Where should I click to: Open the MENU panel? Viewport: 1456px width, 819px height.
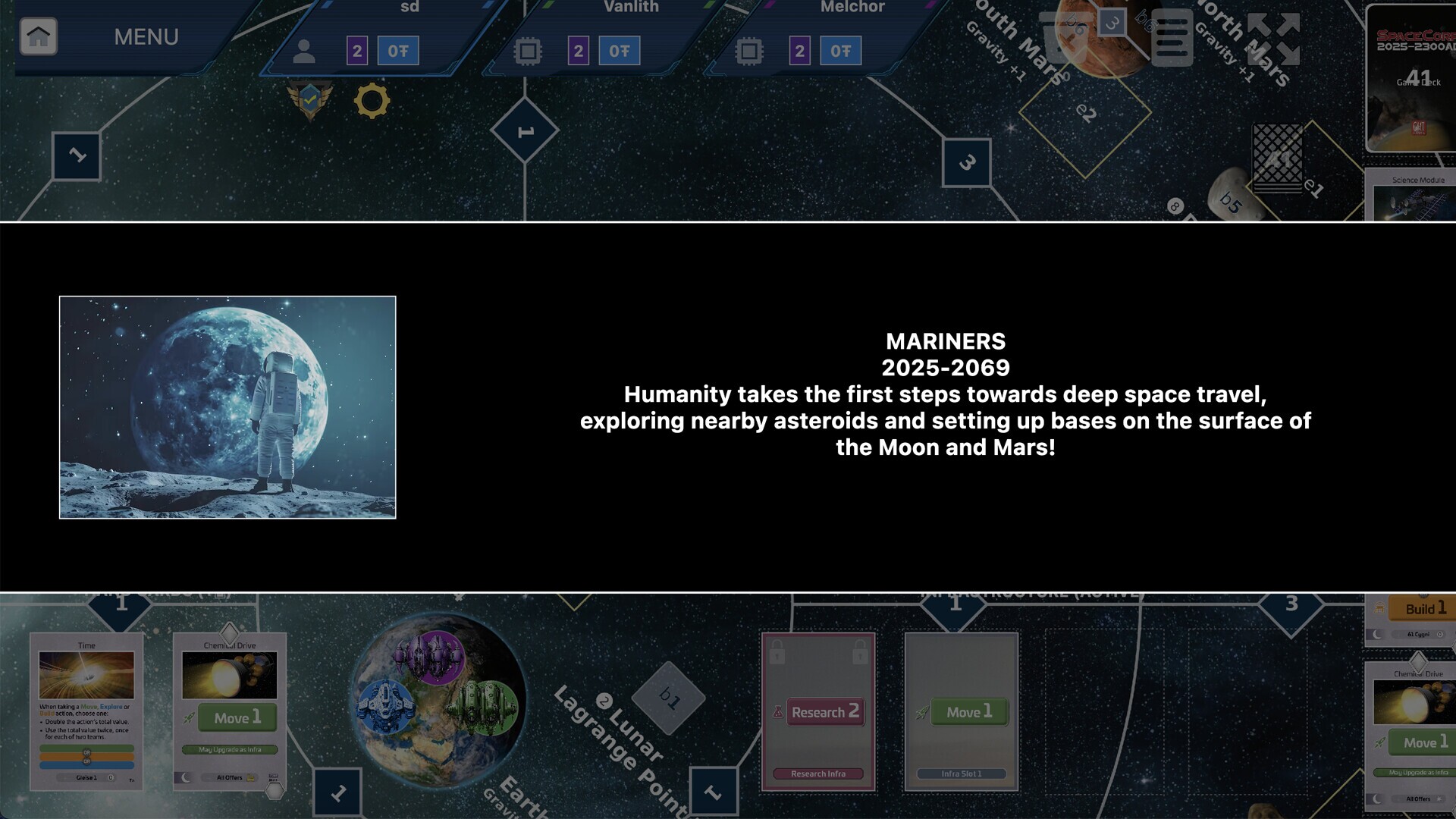pyautogui.click(x=146, y=36)
